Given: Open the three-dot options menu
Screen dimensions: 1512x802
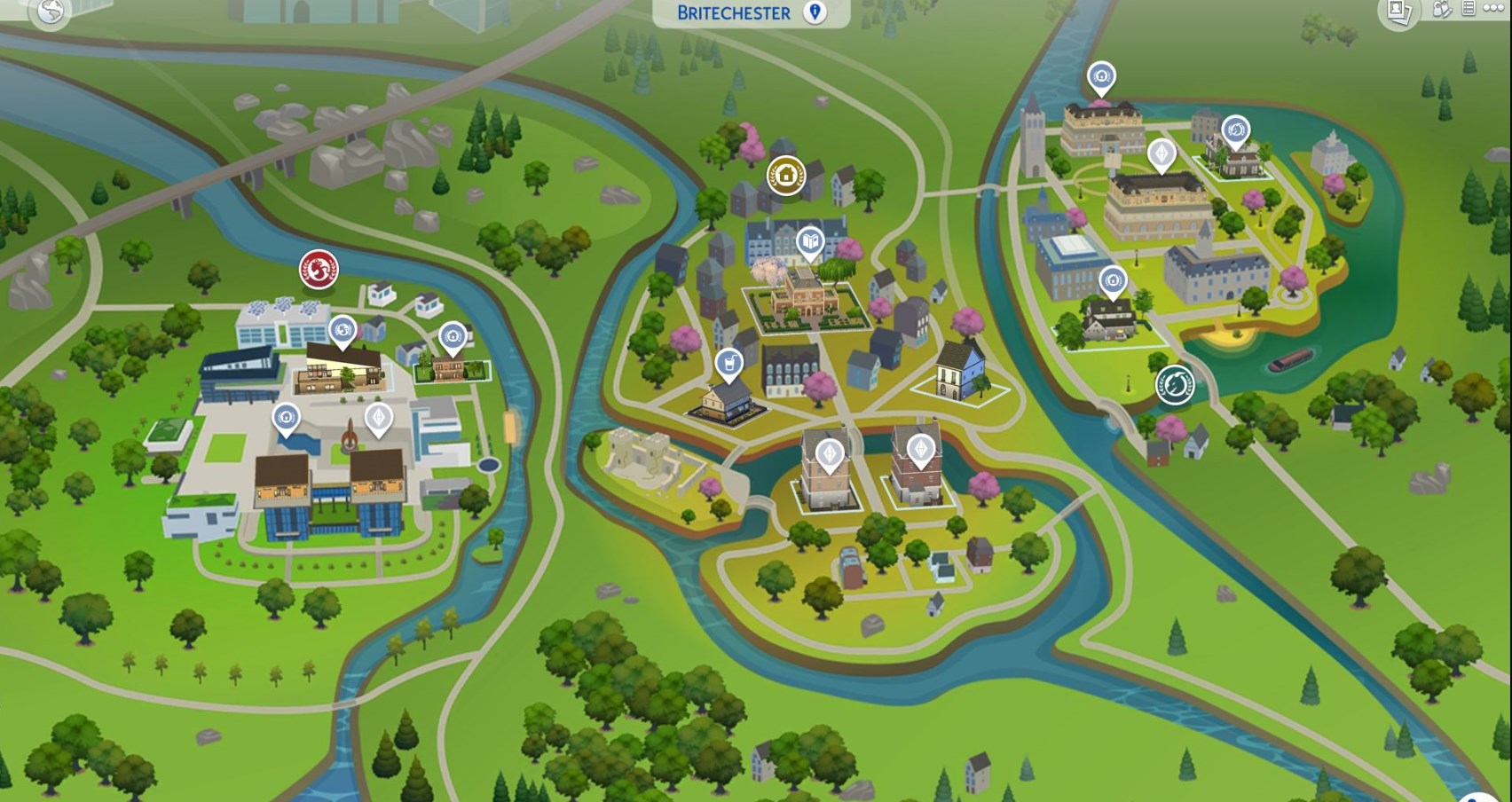Looking at the screenshot, I should [1493, 9].
